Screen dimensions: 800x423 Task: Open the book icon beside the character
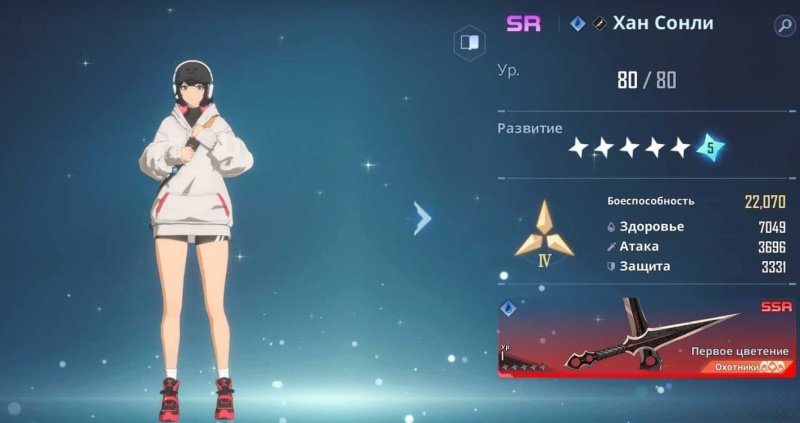pyautogui.click(x=467, y=43)
